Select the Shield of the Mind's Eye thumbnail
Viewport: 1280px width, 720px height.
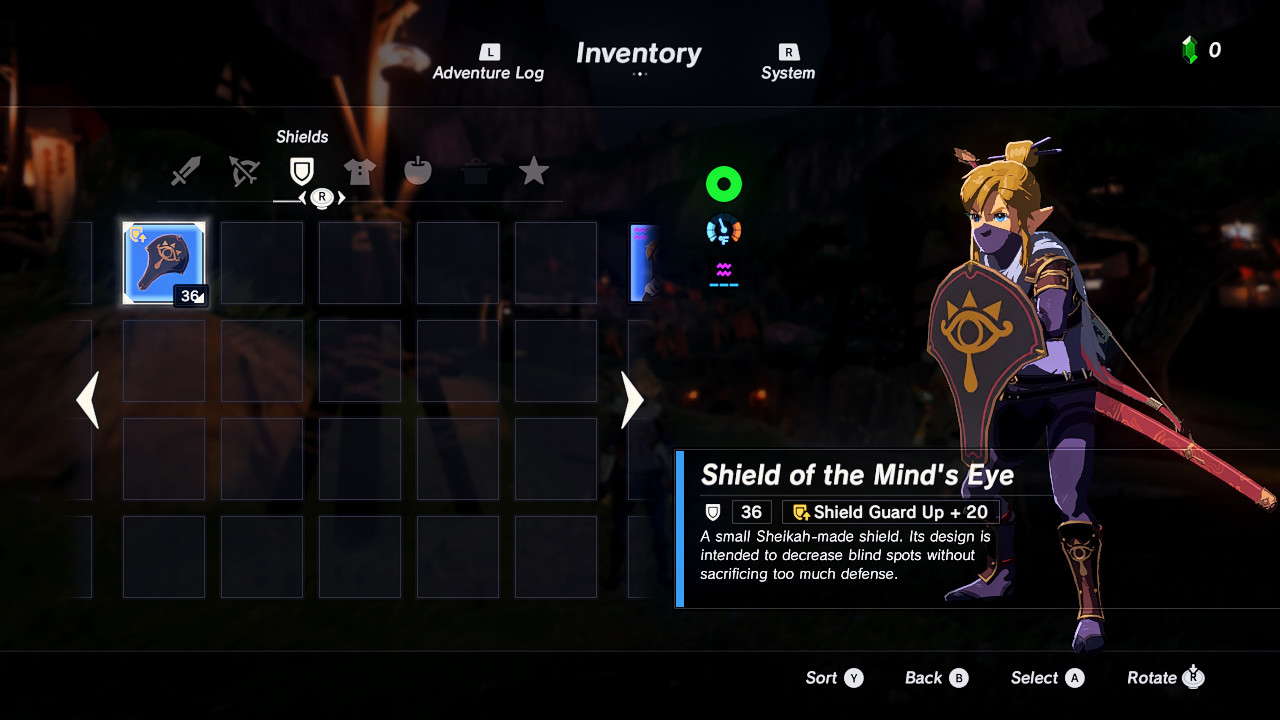coord(164,263)
